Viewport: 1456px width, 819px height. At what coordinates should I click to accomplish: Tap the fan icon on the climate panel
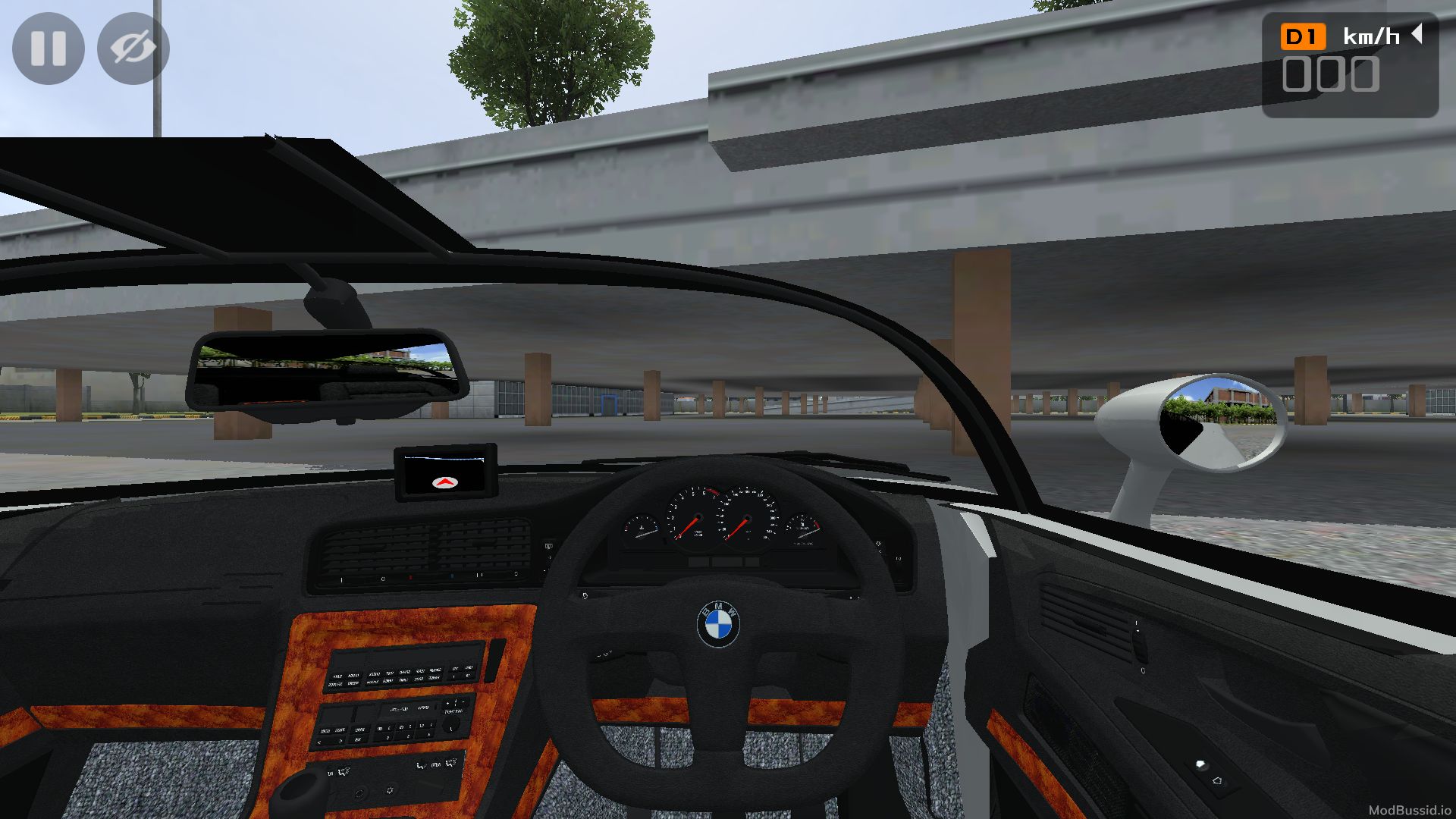click(390, 789)
